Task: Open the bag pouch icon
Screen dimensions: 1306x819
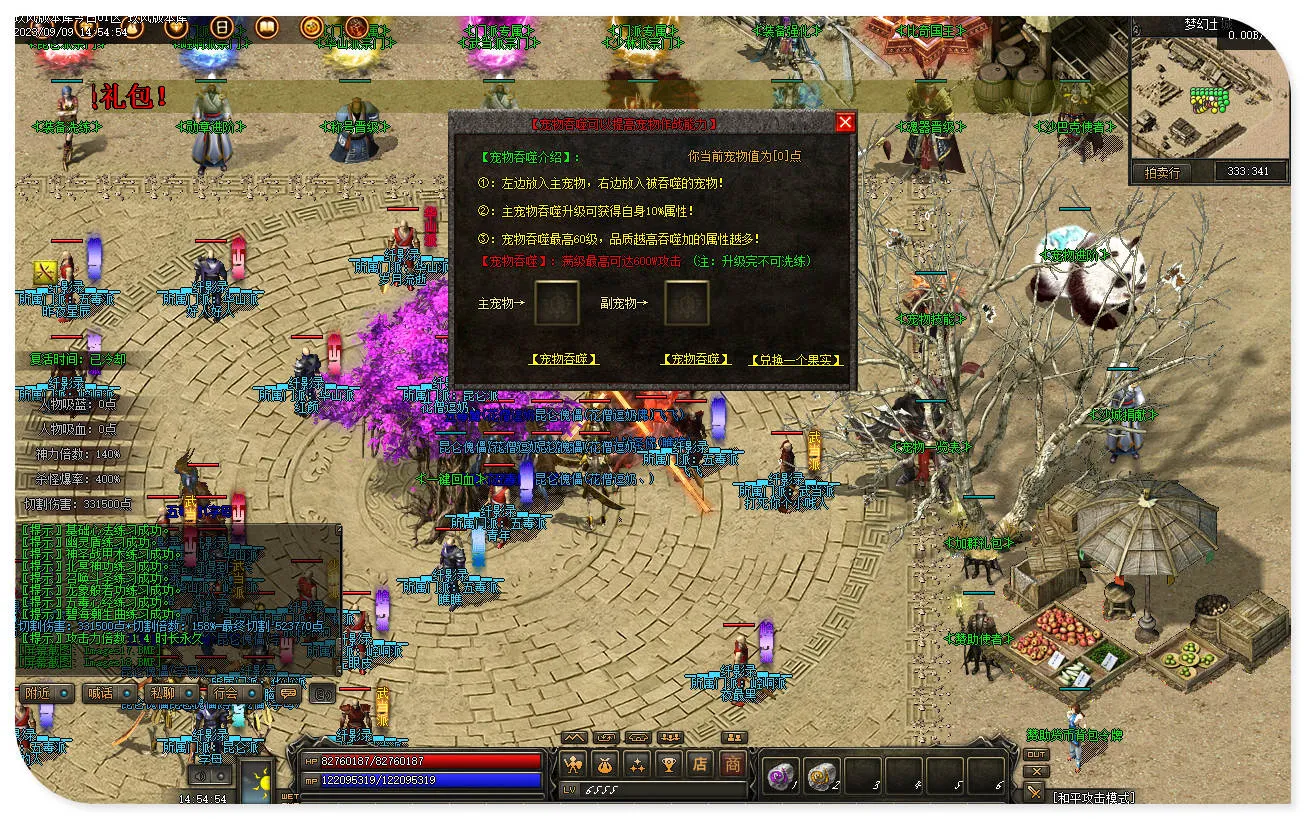Action: pos(605,765)
